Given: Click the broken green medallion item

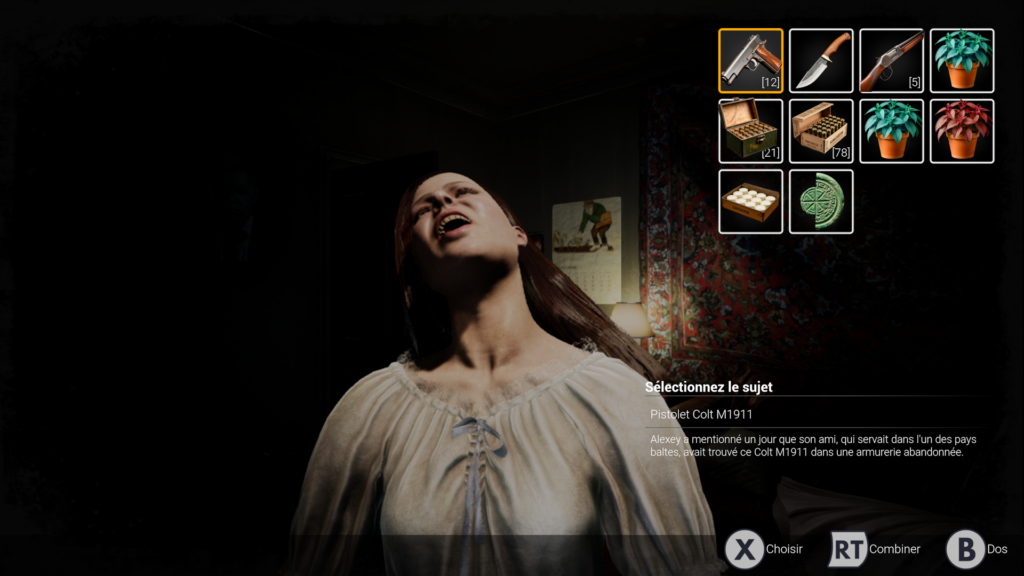Looking at the screenshot, I should [821, 201].
